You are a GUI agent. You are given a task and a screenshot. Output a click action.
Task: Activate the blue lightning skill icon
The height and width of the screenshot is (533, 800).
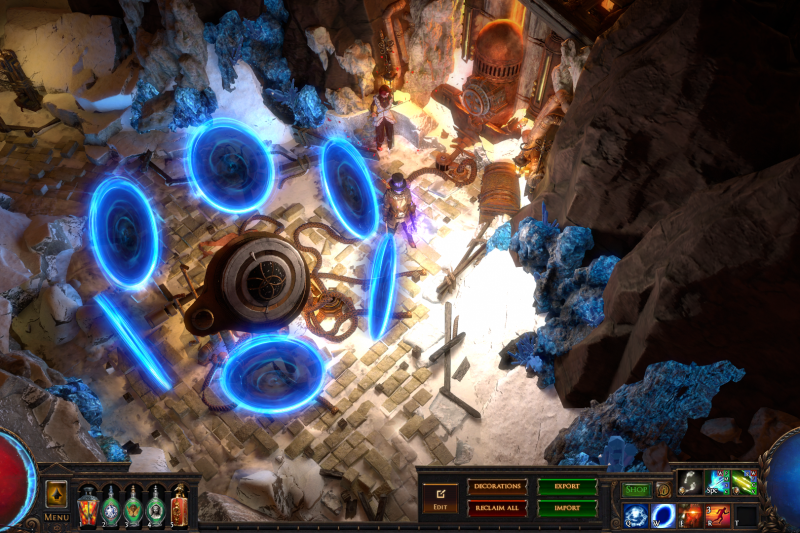point(717,483)
